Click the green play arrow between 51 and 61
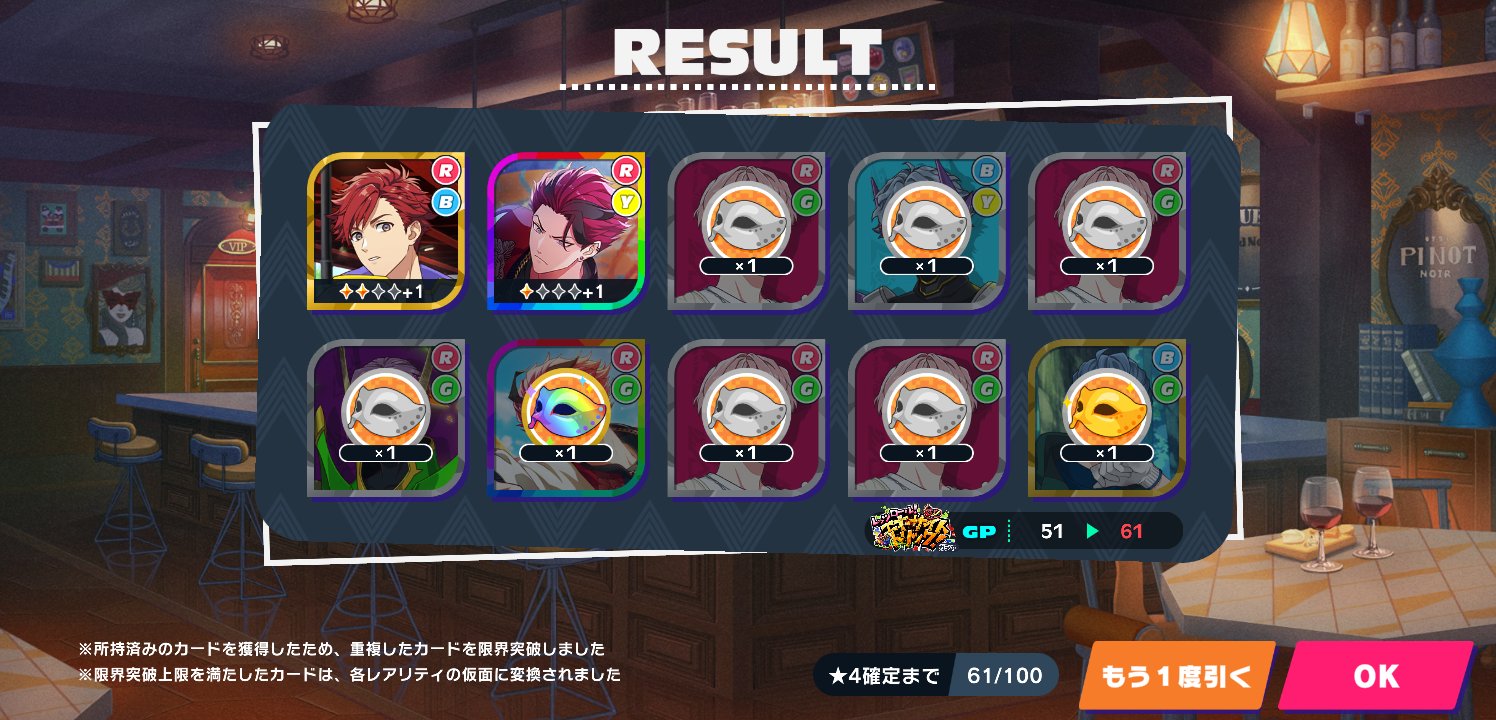Image resolution: width=1496 pixels, height=720 pixels. coord(1094,531)
